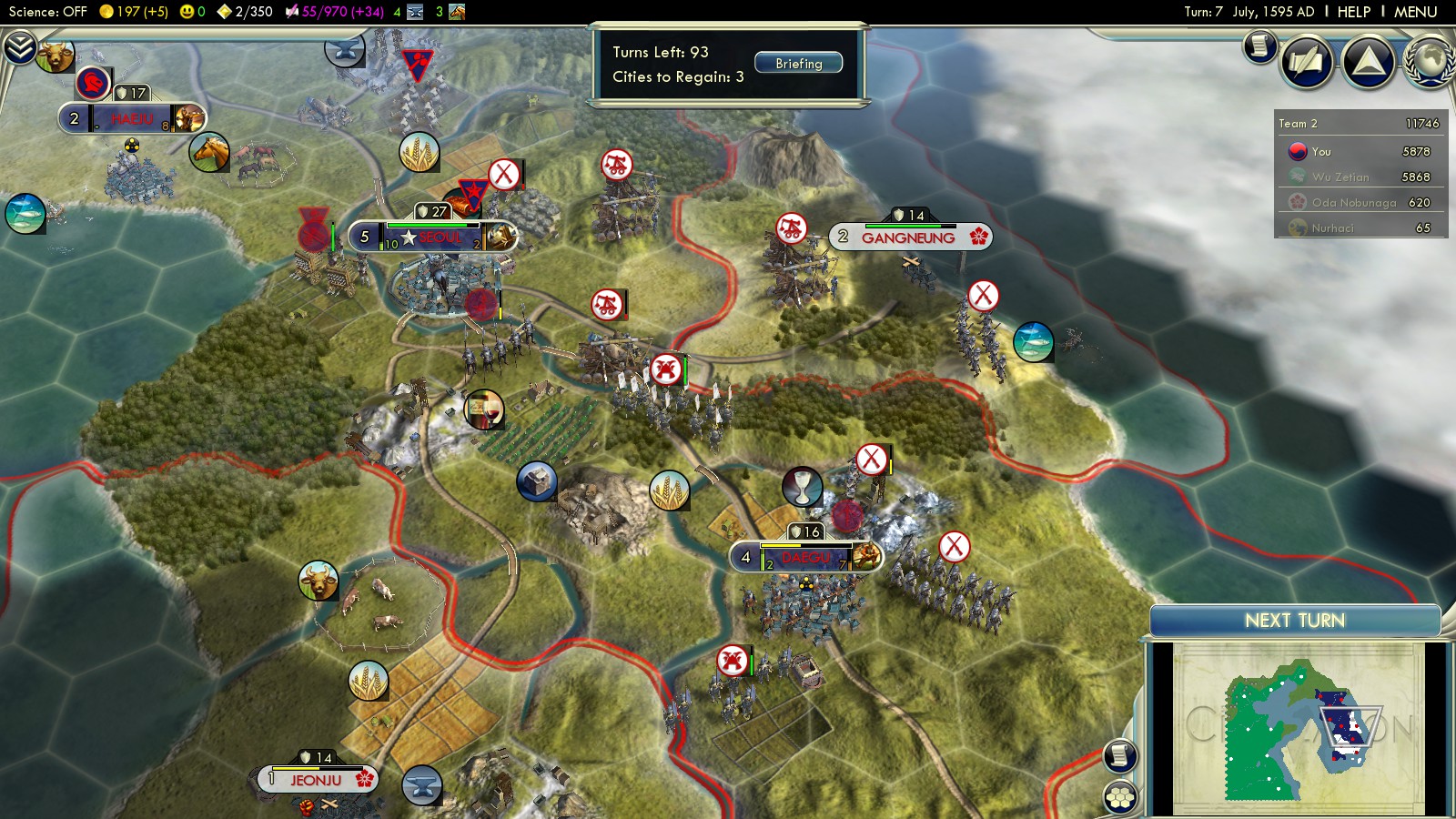The width and height of the screenshot is (1456, 819).
Task: End the turn with Next Turn
Action: point(1294,621)
